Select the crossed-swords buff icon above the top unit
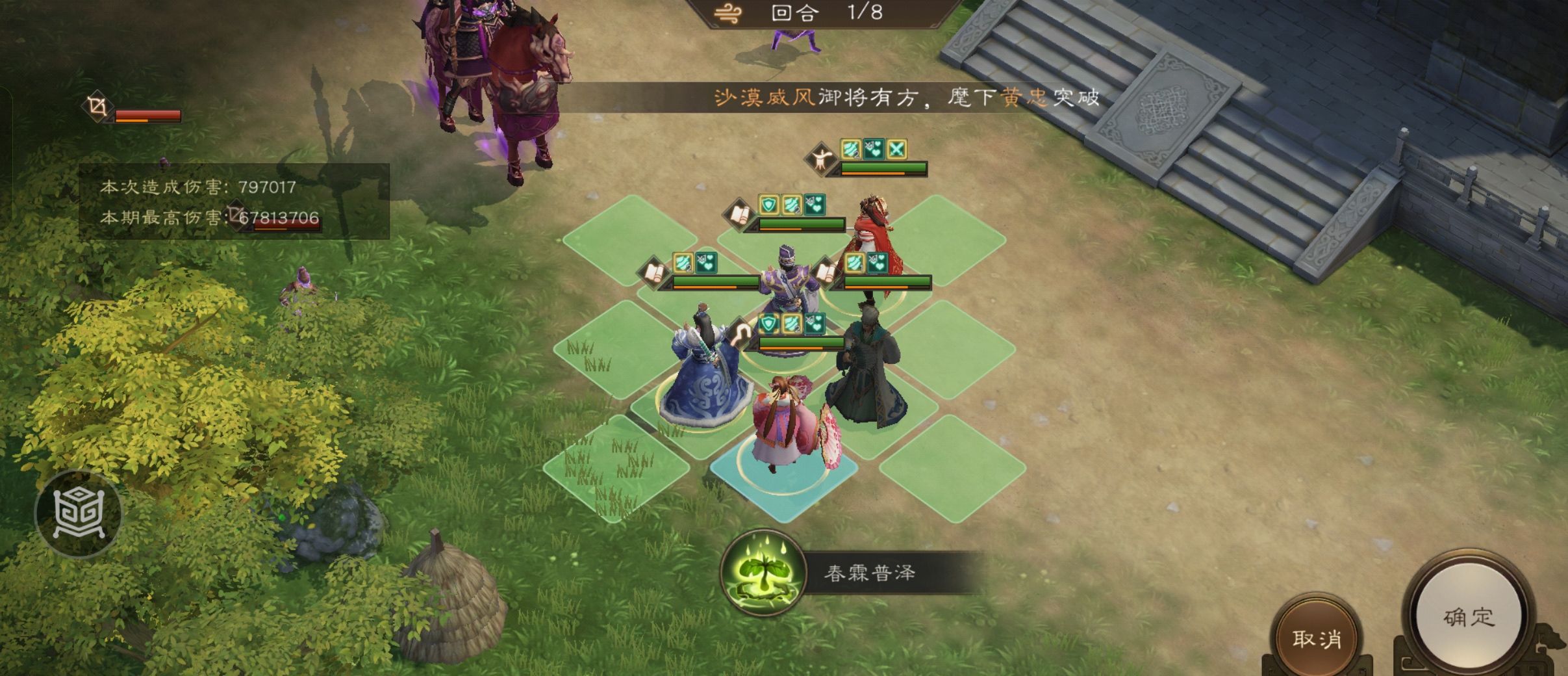Viewport: 1568px width, 676px height. click(x=896, y=149)
